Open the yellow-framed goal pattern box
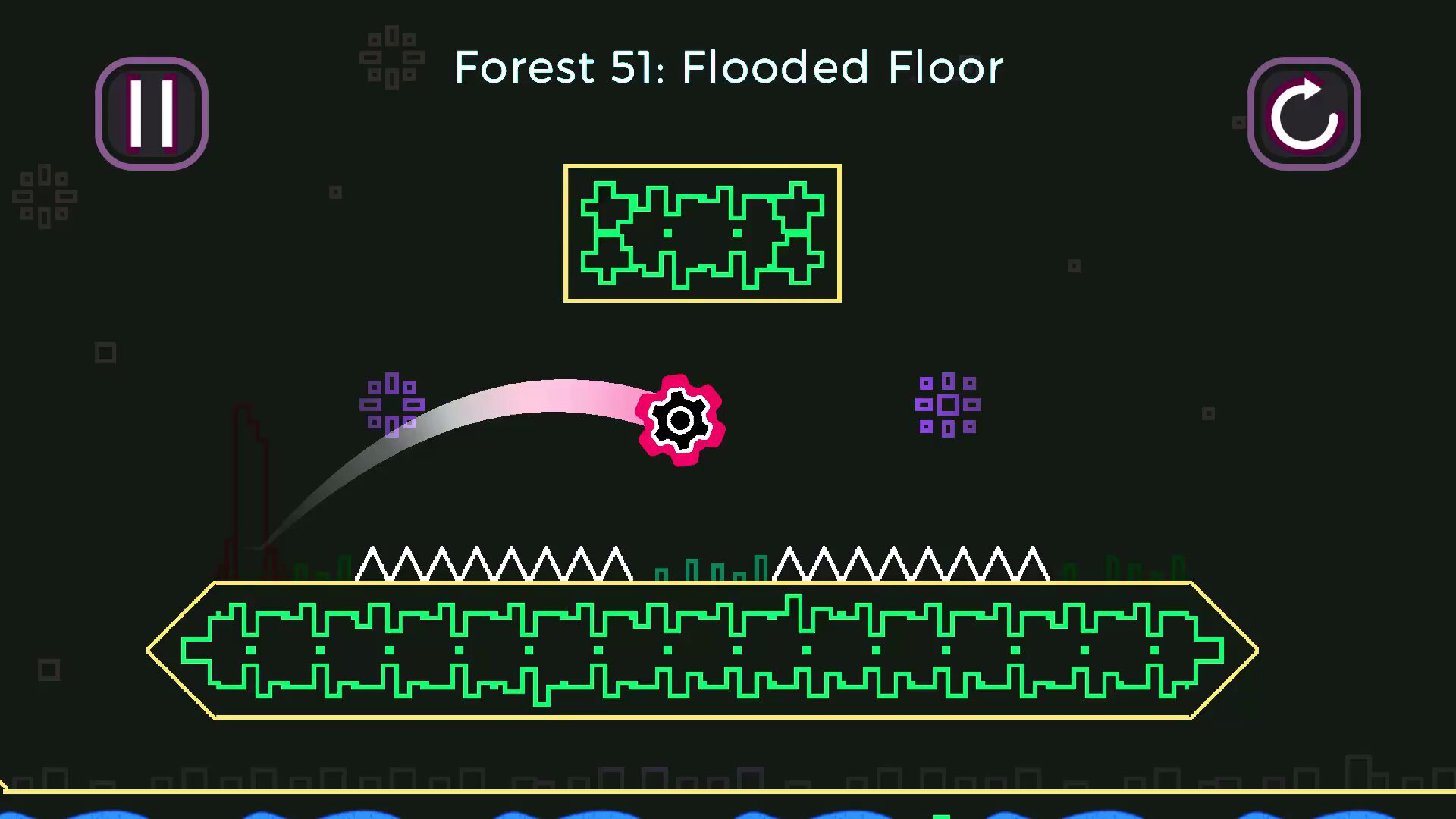This screenshot has height=819, width=1456. point(701,233)
